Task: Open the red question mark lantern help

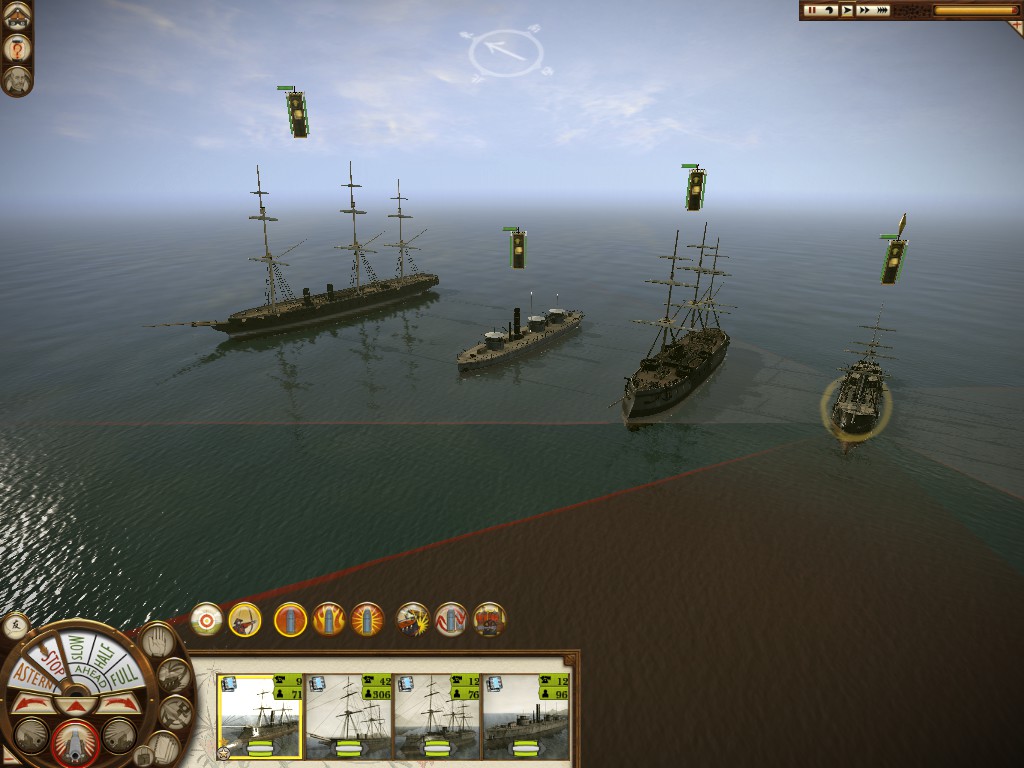Action: 17,47
